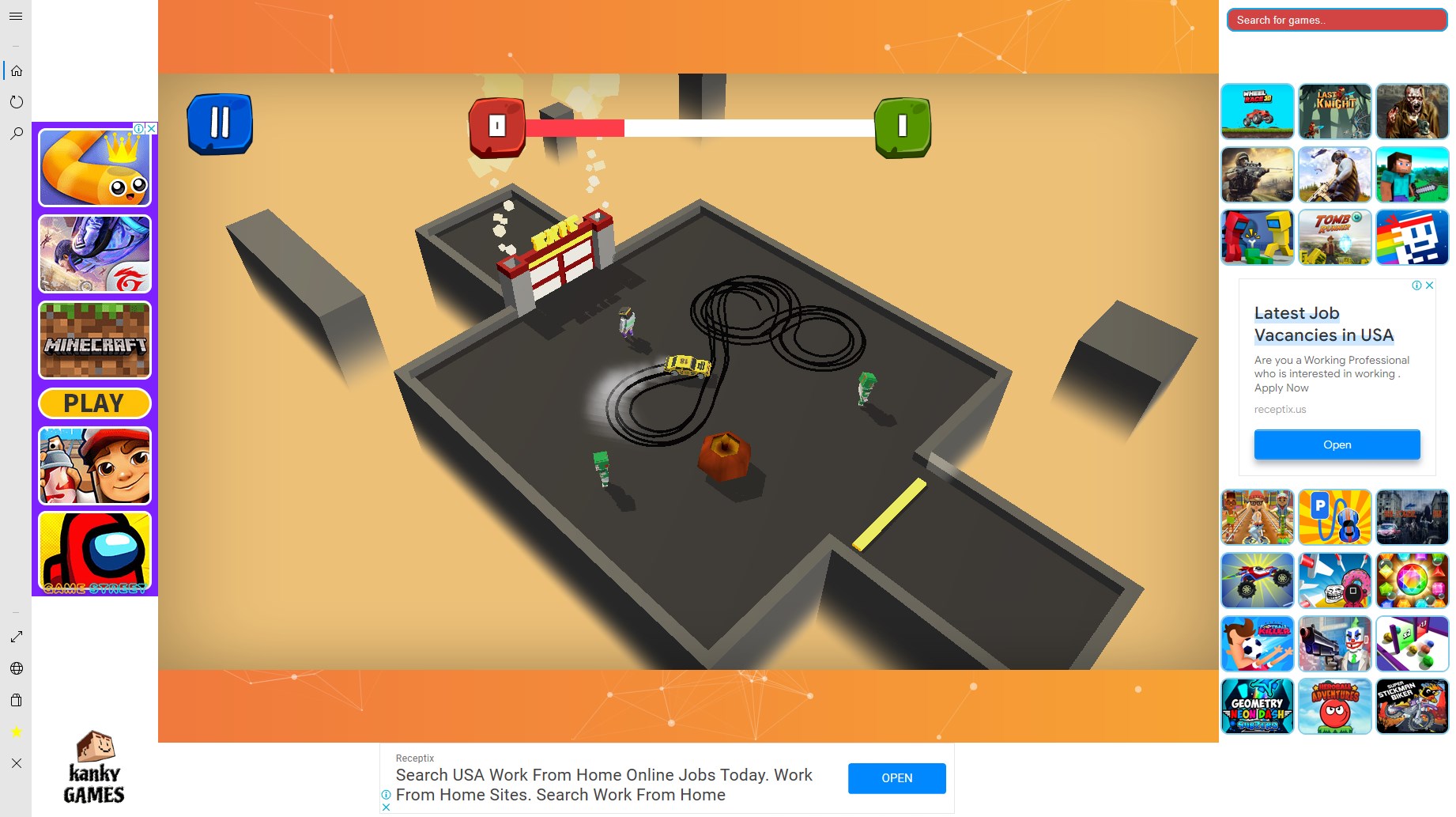Click the OPEN button on the job vacancies ad
Screen dimensions: 1456x817
pyautogui.click(x=1336, y=444)
